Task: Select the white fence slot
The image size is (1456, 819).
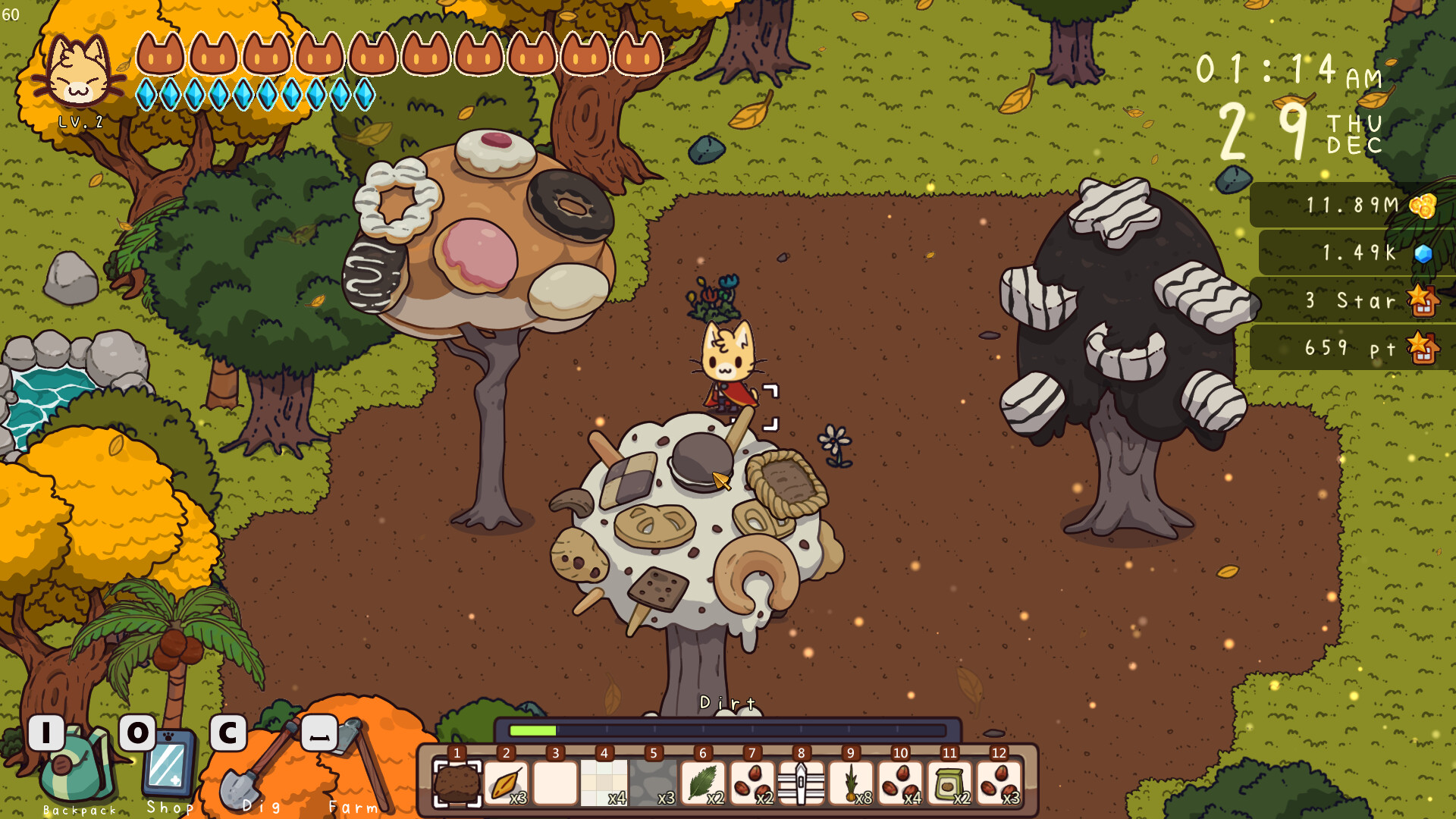Action: point(802,783)
